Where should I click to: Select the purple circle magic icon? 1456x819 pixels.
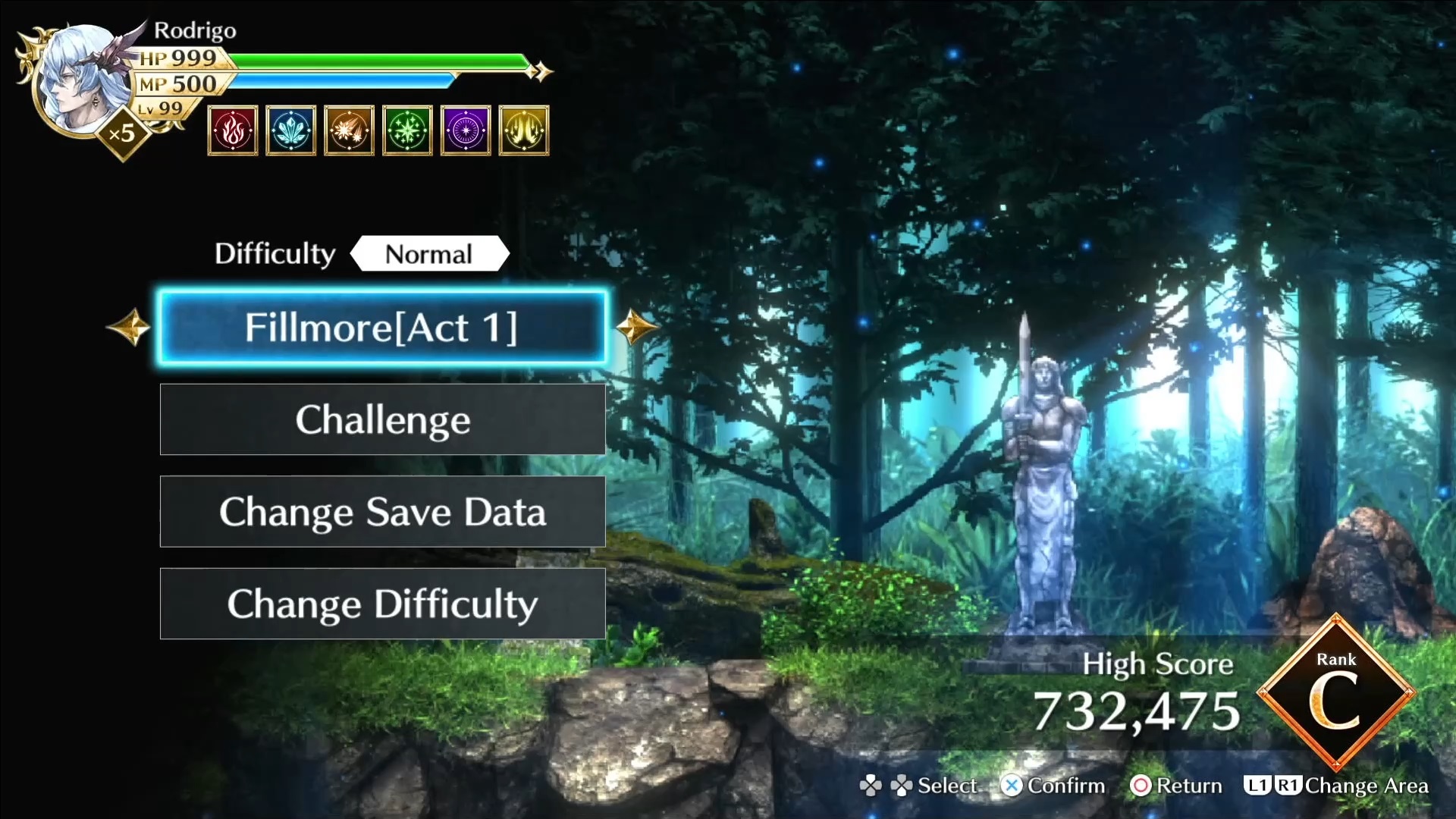coord(466,130)
